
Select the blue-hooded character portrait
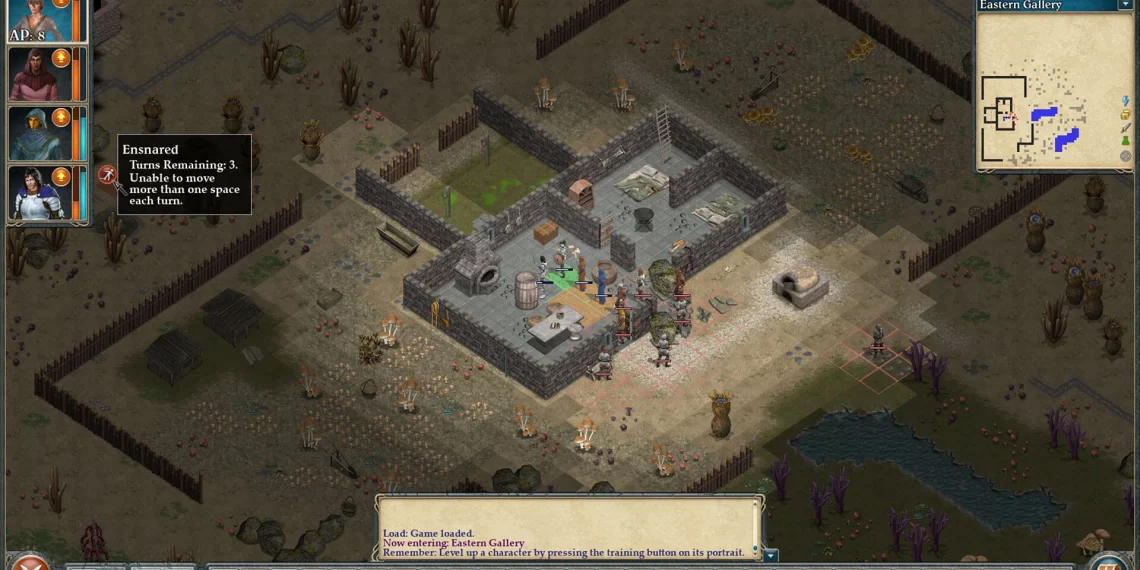(35, 133)
